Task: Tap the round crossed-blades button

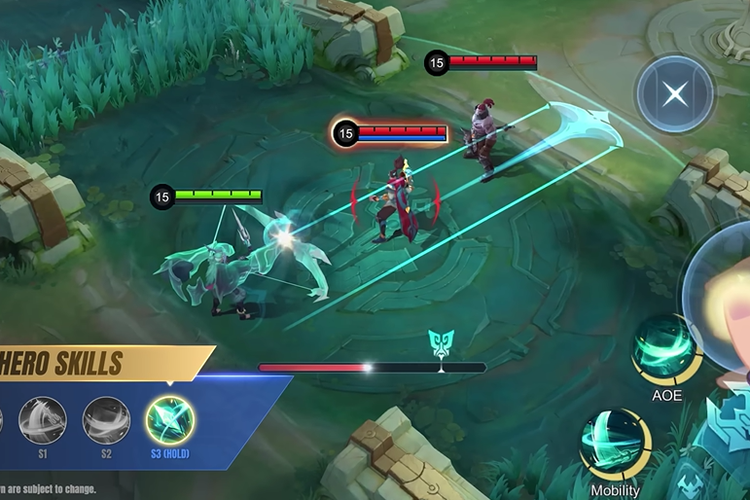Action: click(676, 94)
